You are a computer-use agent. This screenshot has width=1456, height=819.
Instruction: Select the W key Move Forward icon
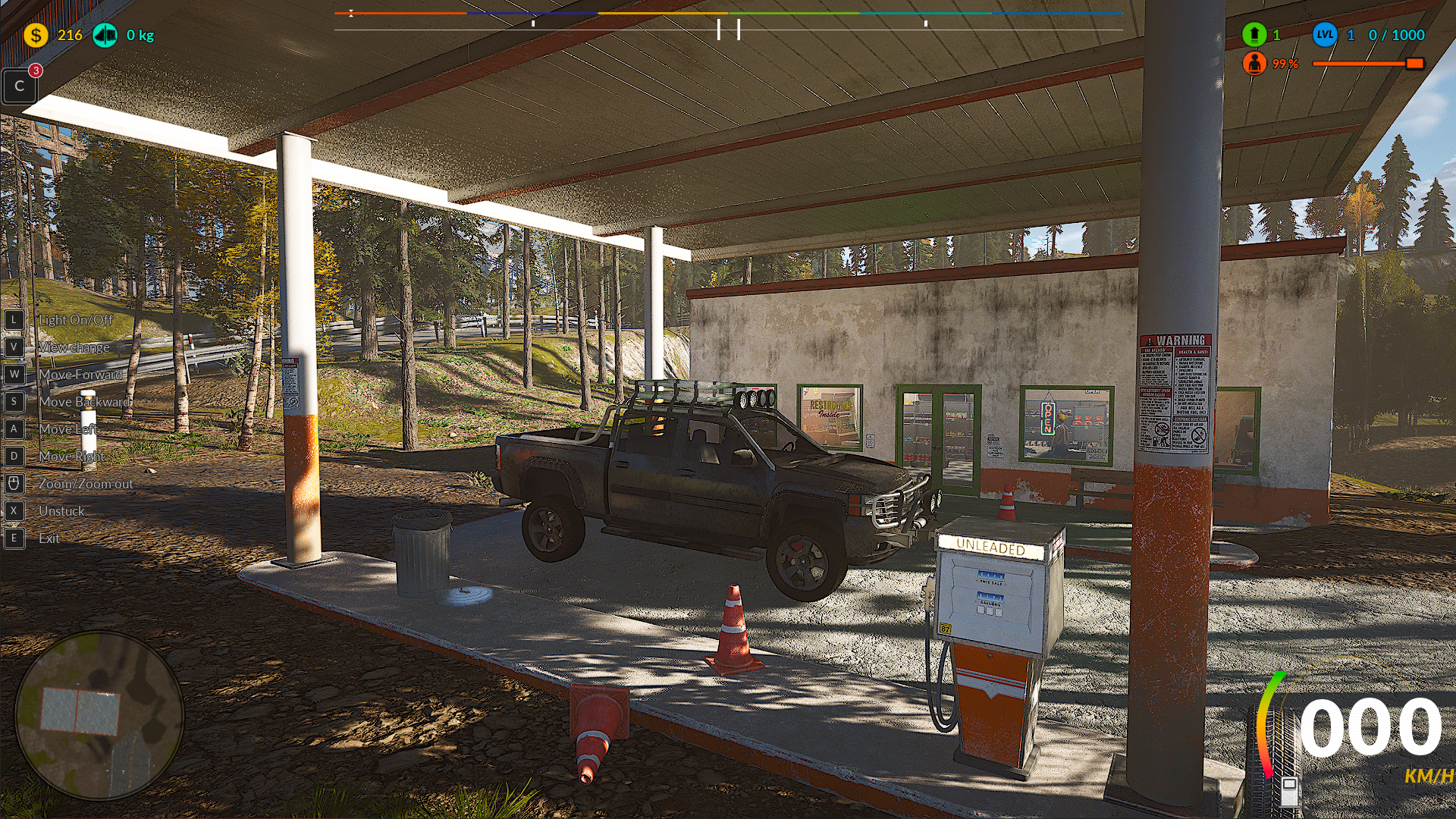(14, 374)
